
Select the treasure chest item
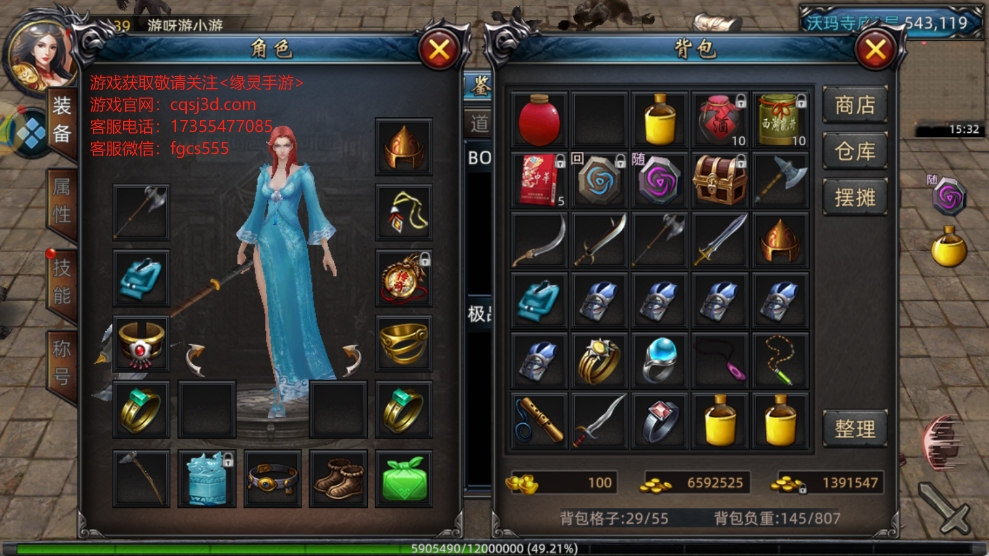coord(720,180)
